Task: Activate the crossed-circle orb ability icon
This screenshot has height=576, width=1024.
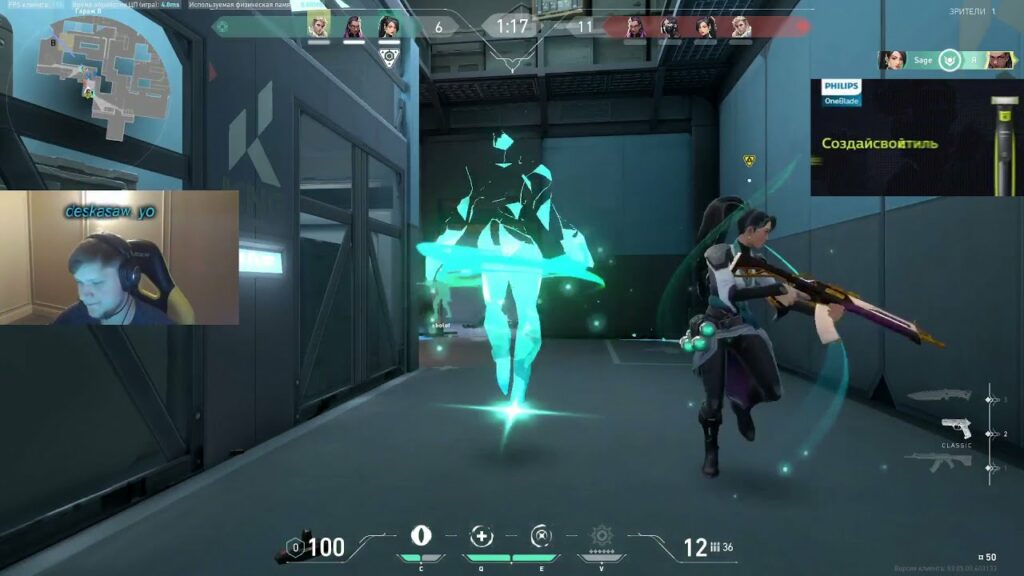Action: click(x=540, y=535)
